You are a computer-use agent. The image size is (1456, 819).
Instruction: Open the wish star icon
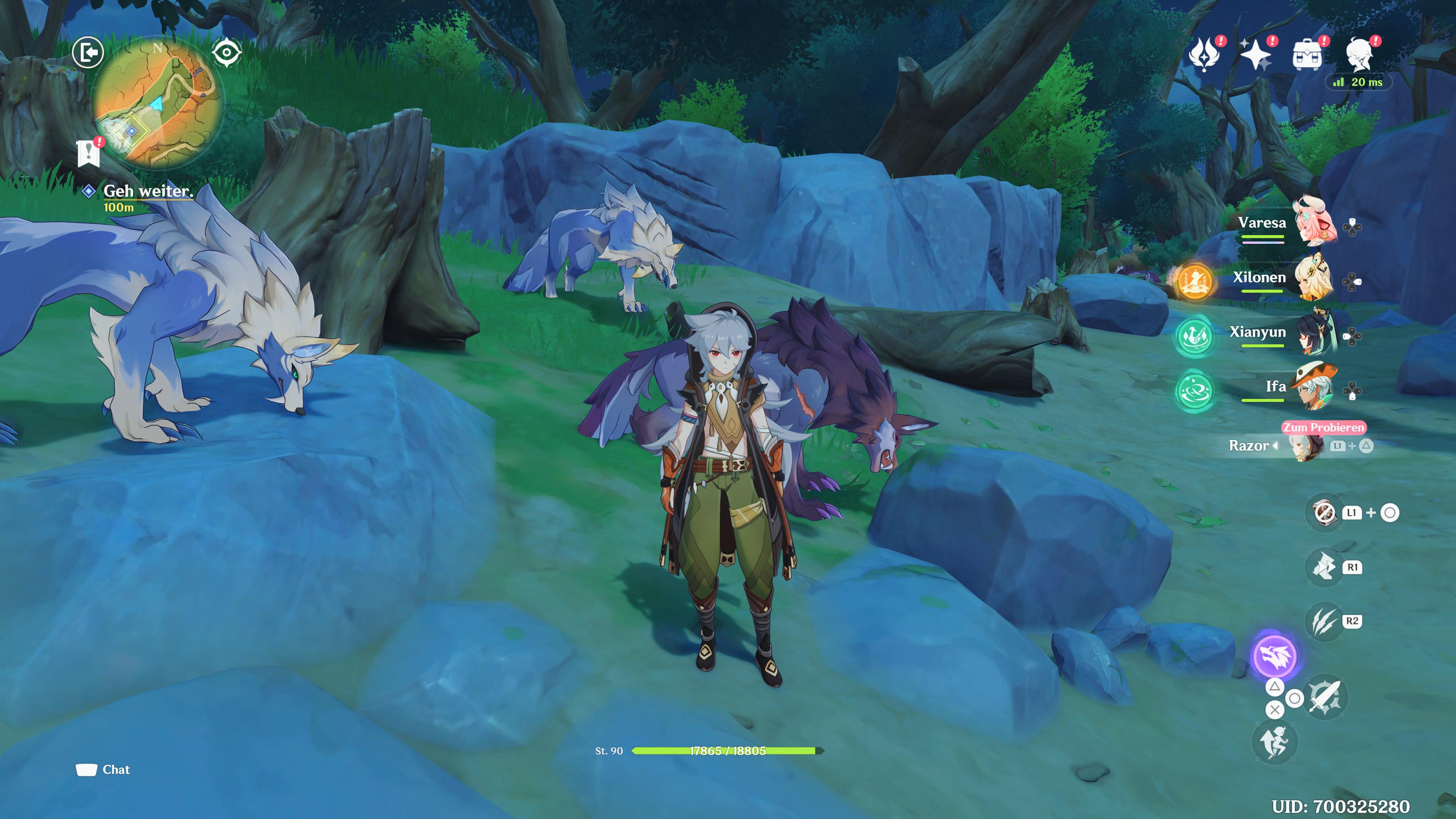(1256, 54)
